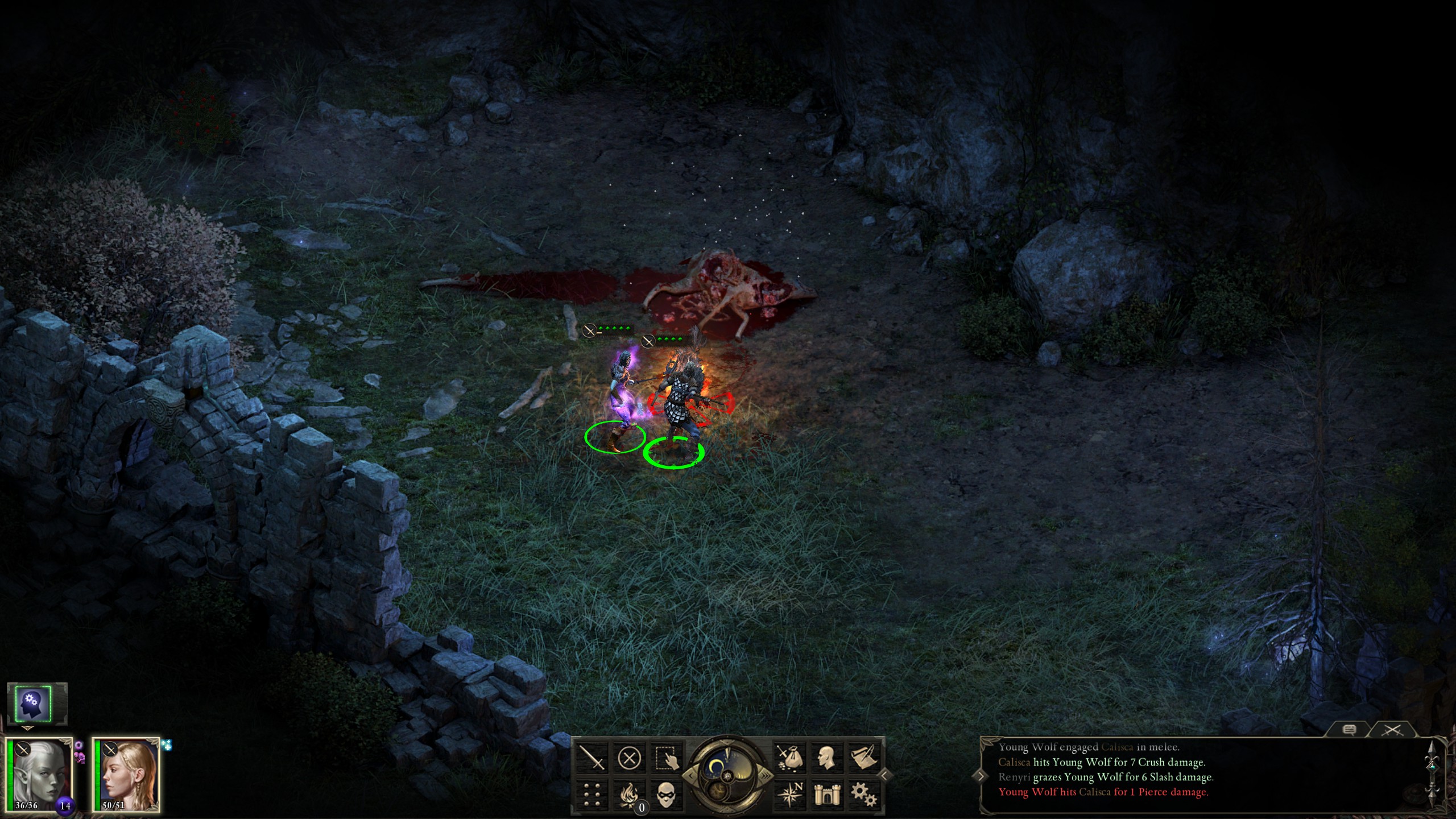This screenshot has height=819, width=1456.
Task: Toggle stealth mode with the masked face icon
Action: [665, 795]
